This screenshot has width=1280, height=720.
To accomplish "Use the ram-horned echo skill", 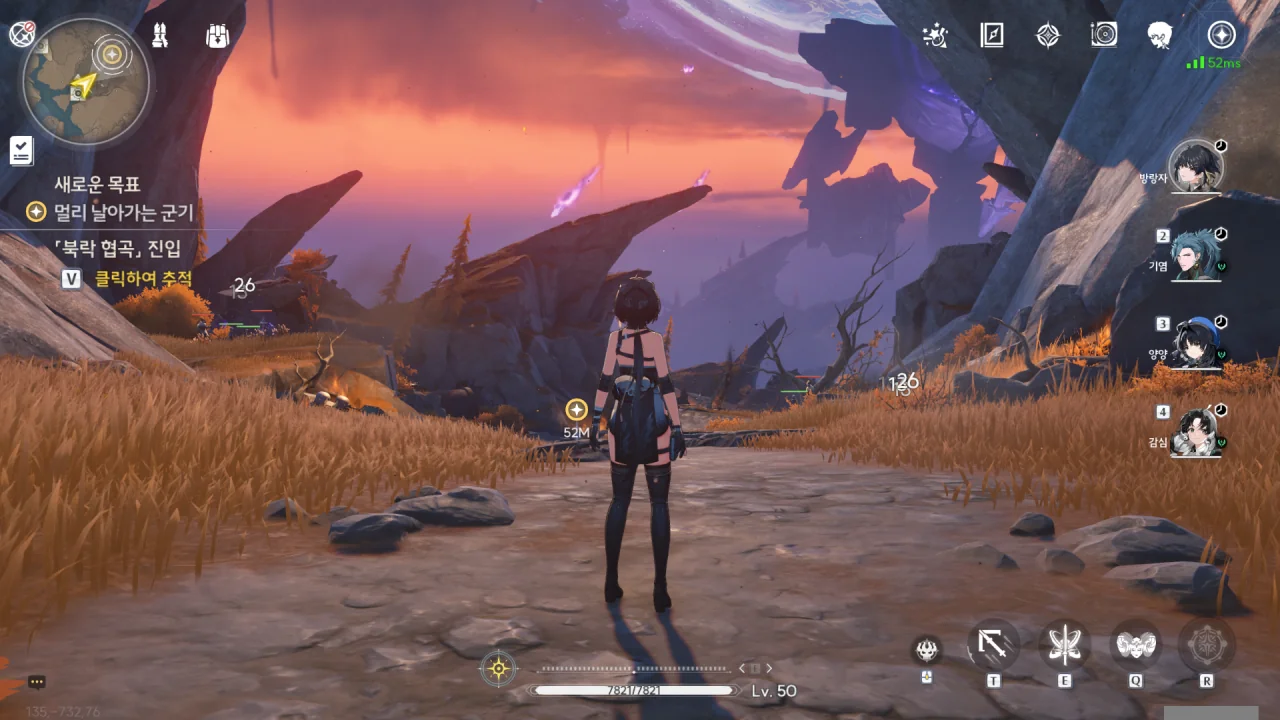I will pyautogui.click(x=1136, y=645).
